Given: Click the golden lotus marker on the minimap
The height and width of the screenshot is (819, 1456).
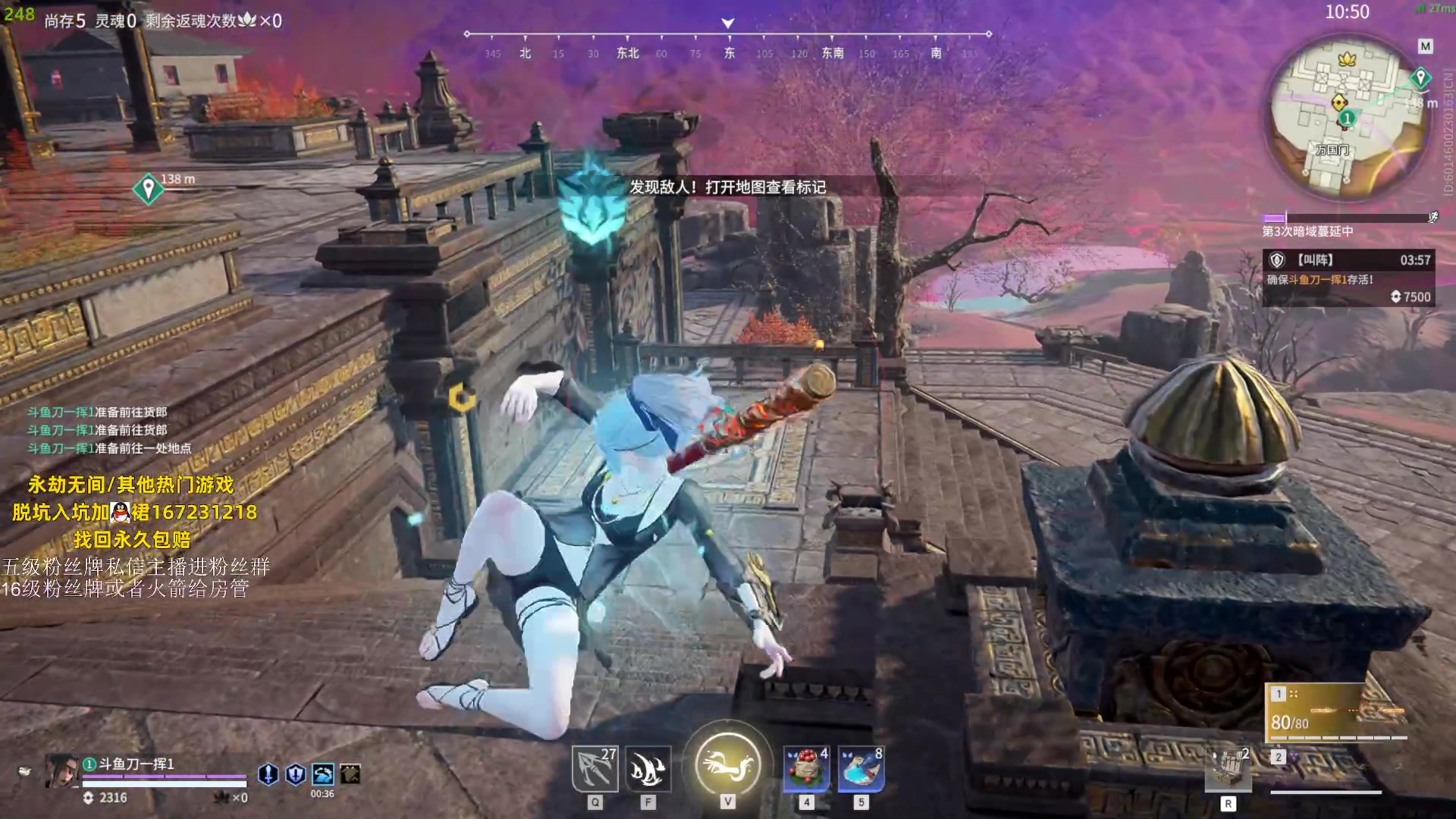Looking at the screenshot, I should [1347, 58].
